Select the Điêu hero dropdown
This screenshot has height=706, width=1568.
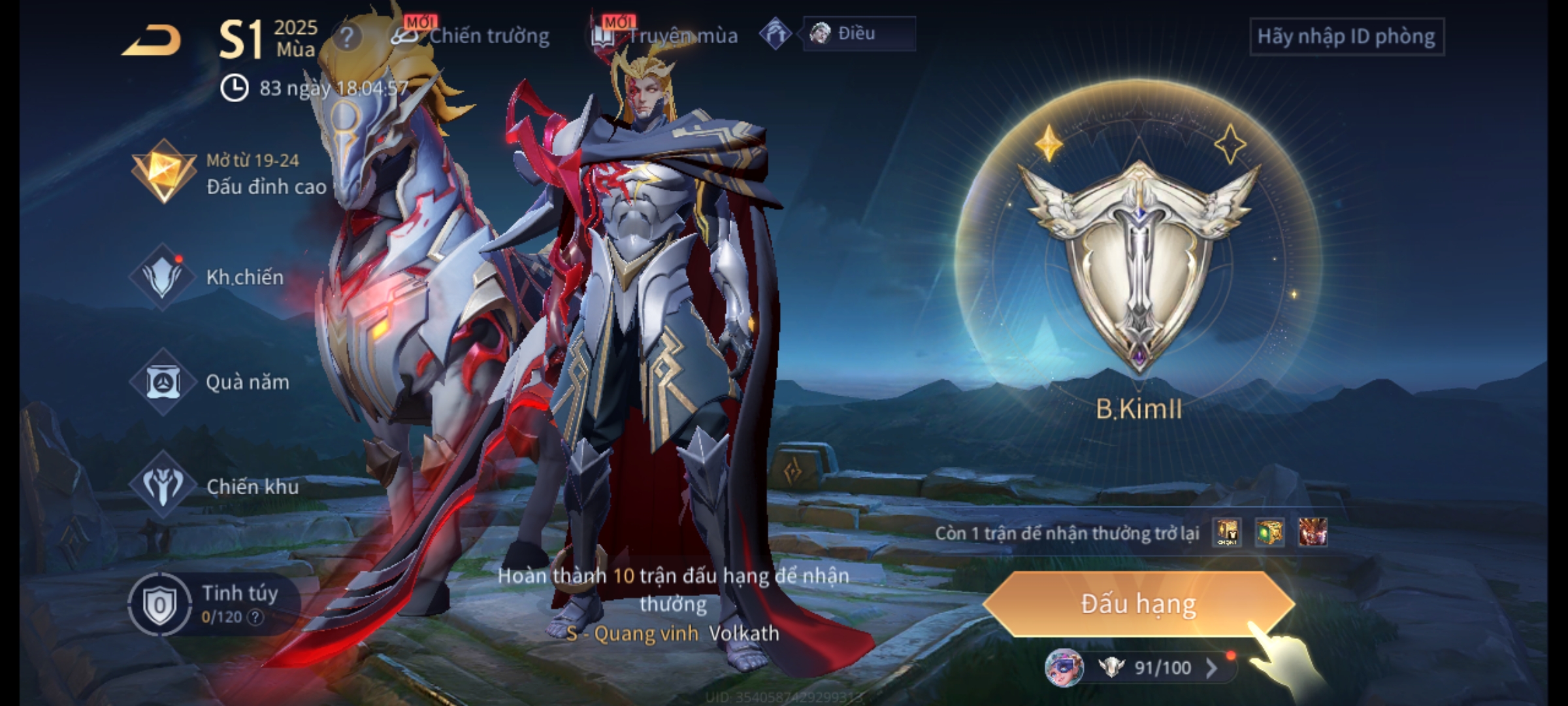tap(858, 33)
